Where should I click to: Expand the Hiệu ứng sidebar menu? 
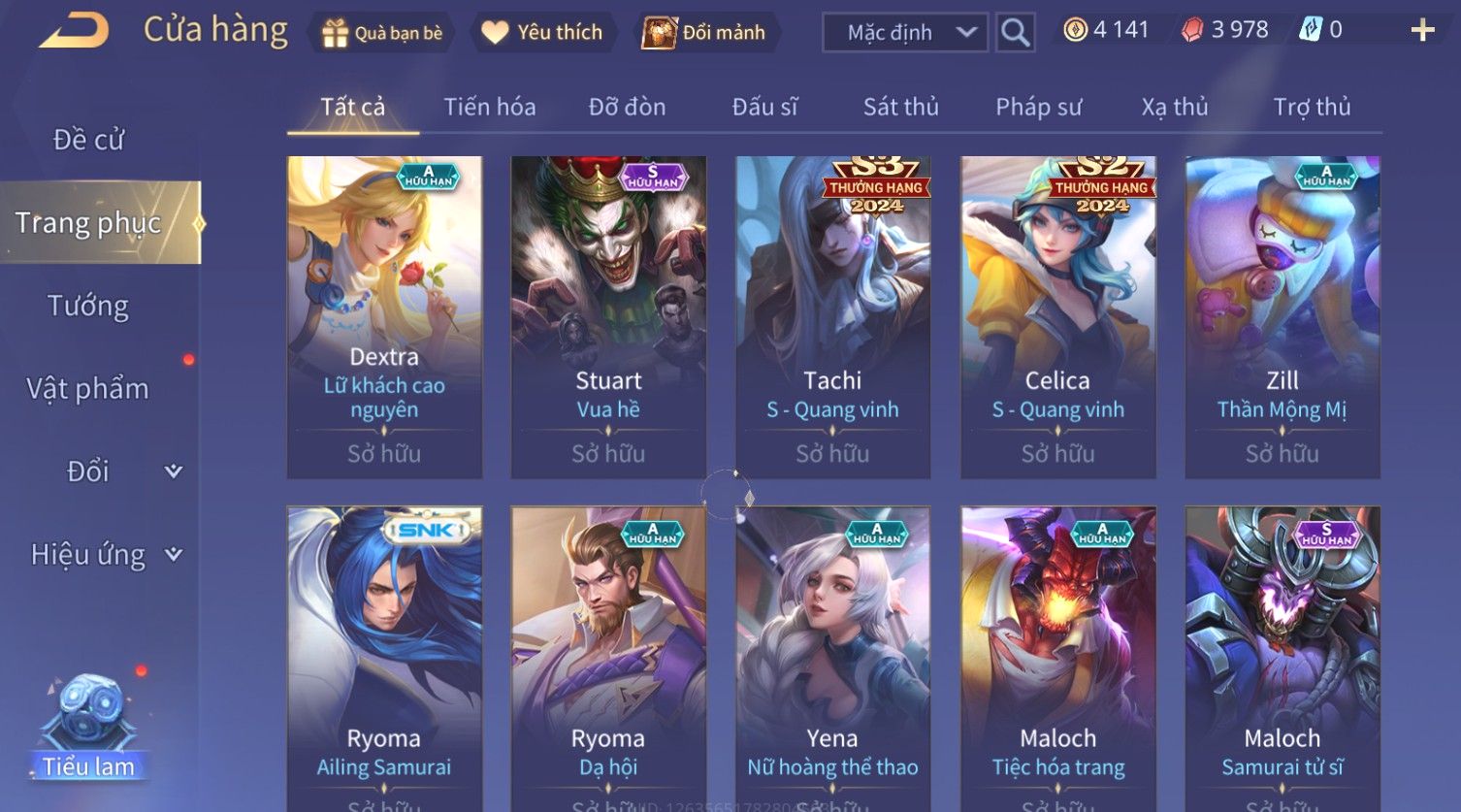coord(105,555)
